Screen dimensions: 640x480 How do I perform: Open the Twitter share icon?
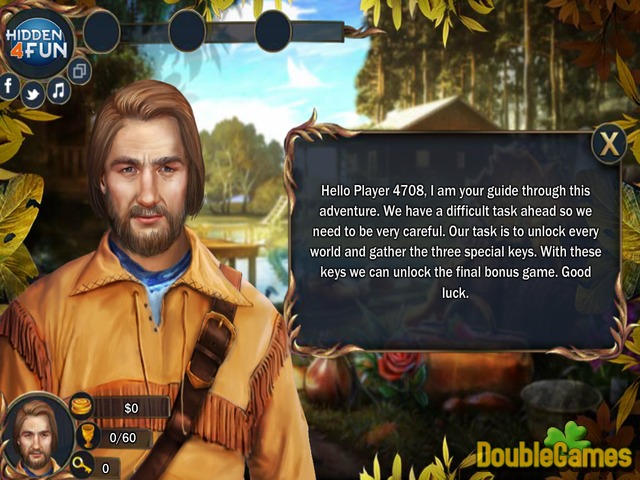click(32, 95)
